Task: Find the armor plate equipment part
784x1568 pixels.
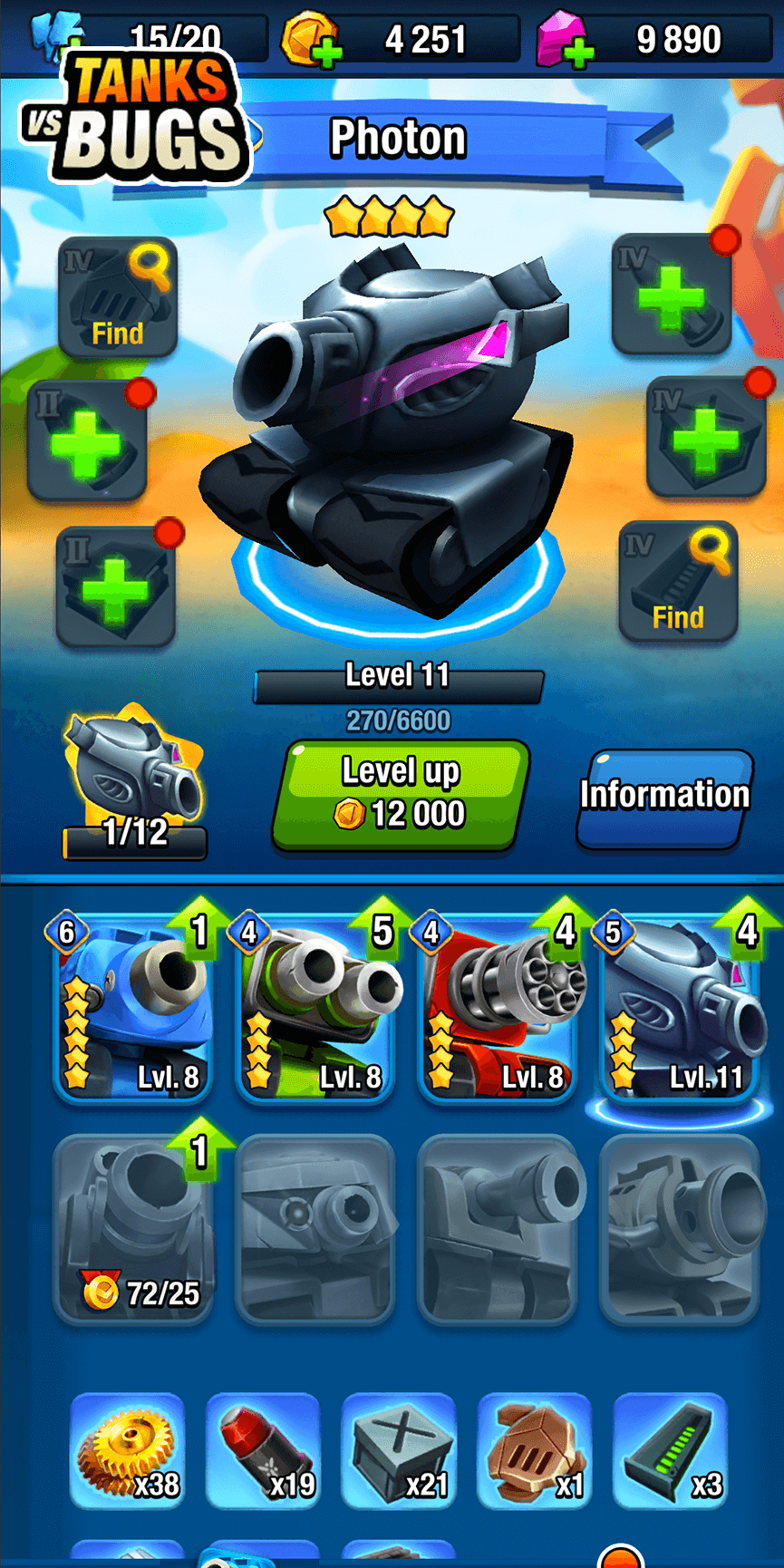Action: pyautogui.click(x=118, y=297)
